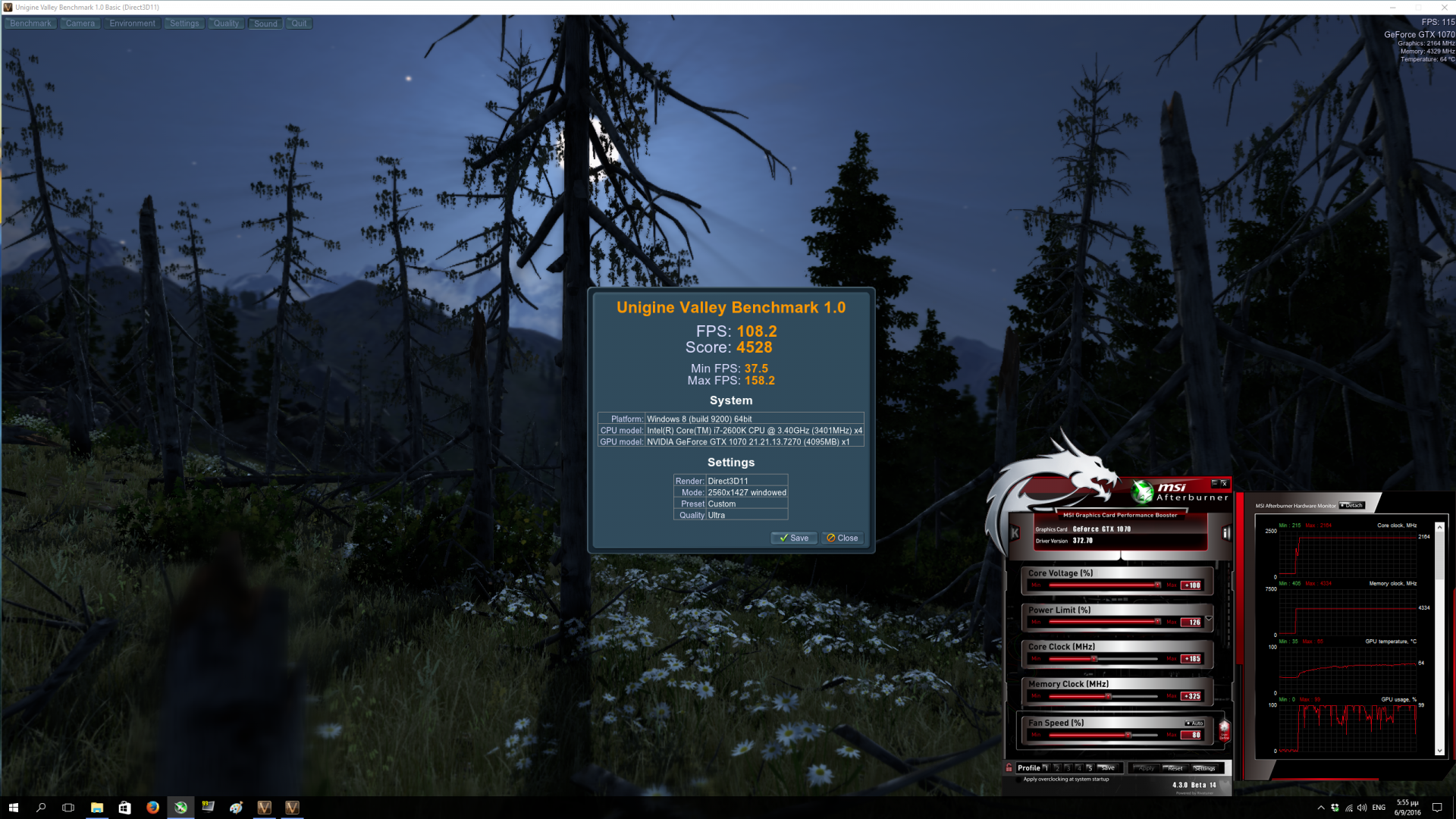Quit the Valley benchmark
This screenshot has width=1456, height=819.
pyautogui.click(x=300, y=24)
